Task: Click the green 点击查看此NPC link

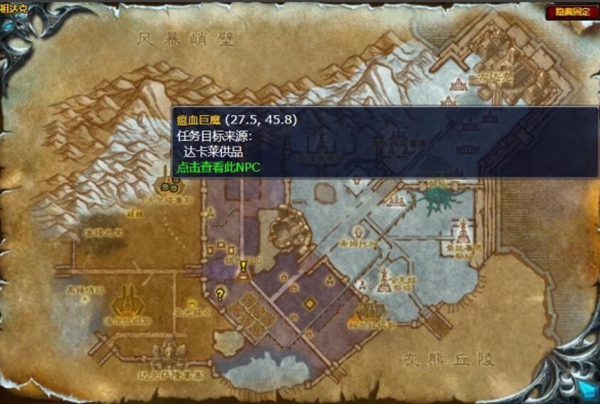Action: coord(217,167)
